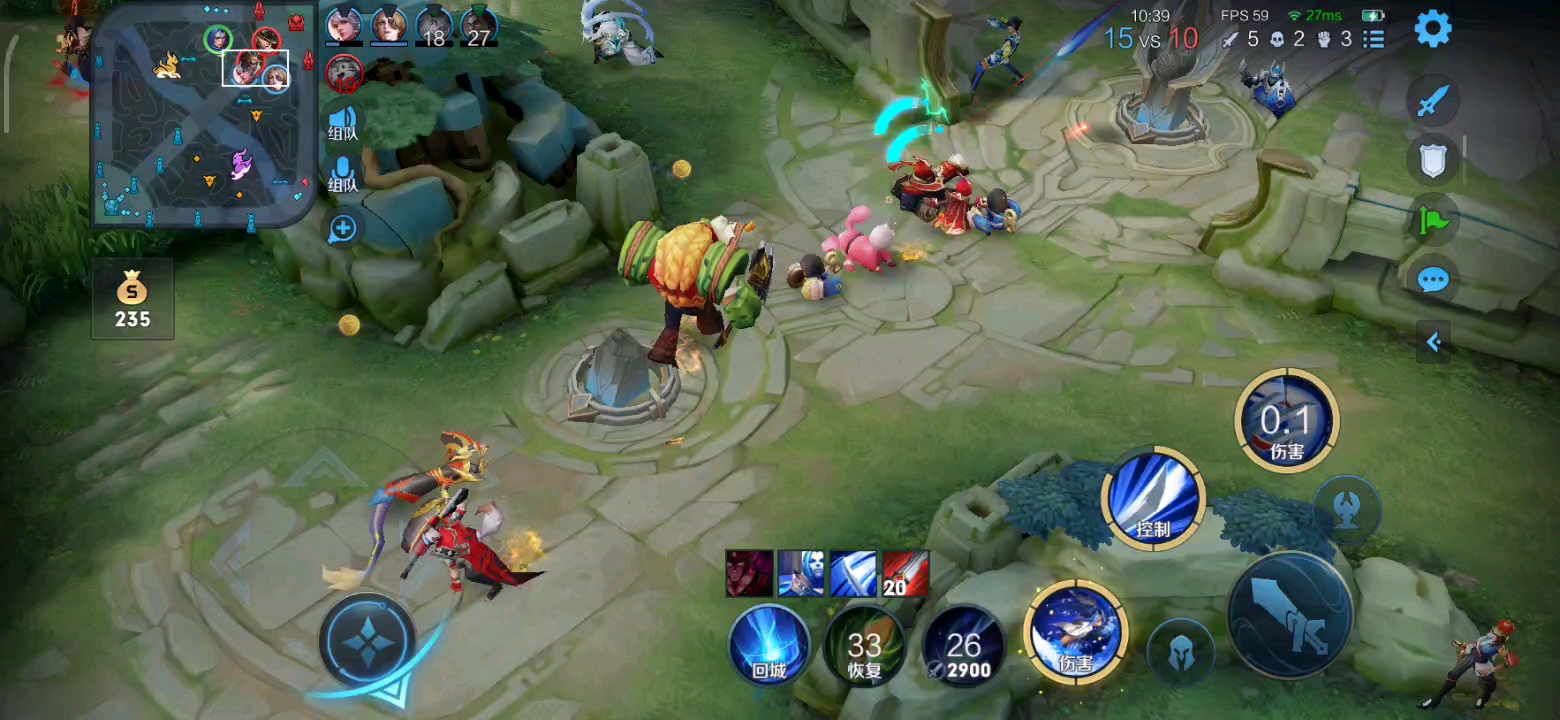
Task: Toggle the team voice speaker button
Action: [x=343, y=125]
